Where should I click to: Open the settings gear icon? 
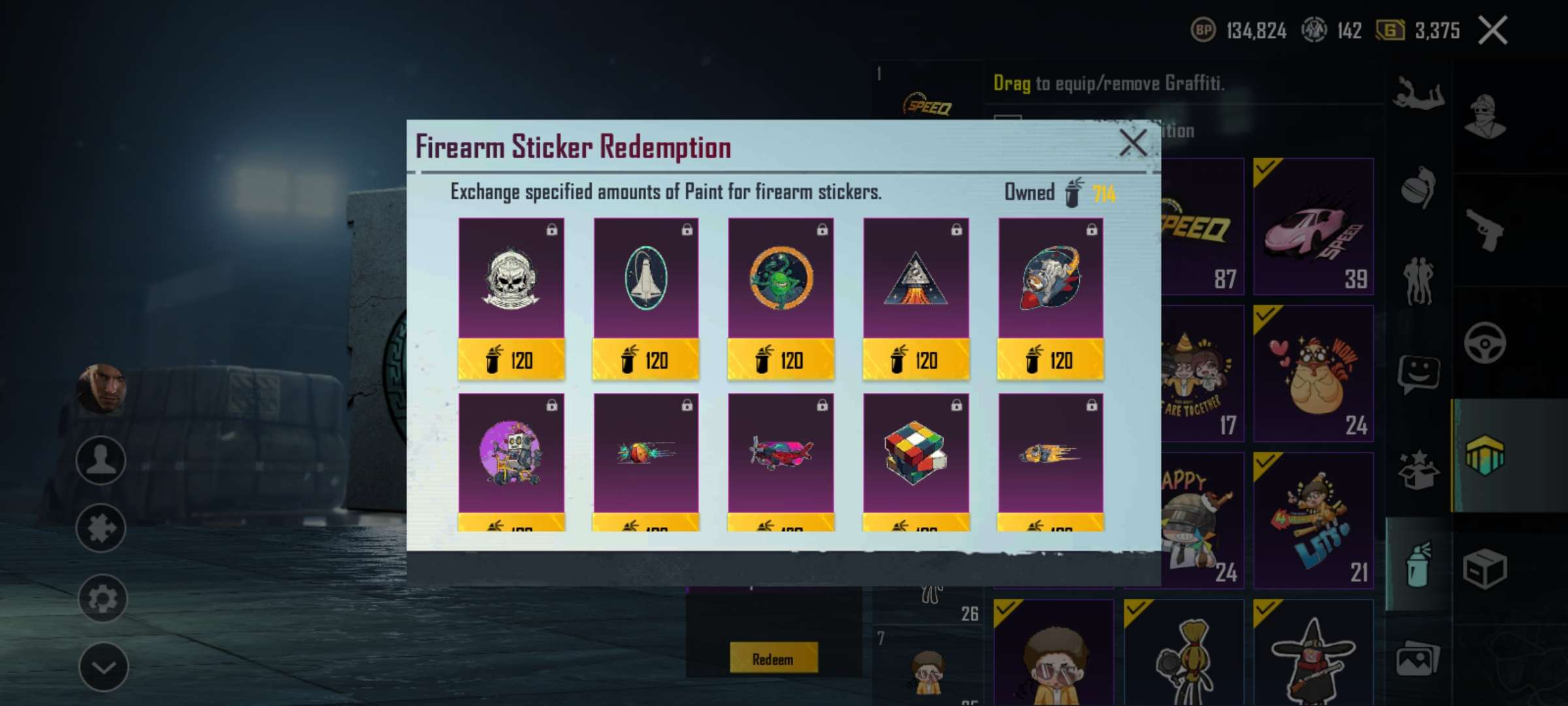101,598
